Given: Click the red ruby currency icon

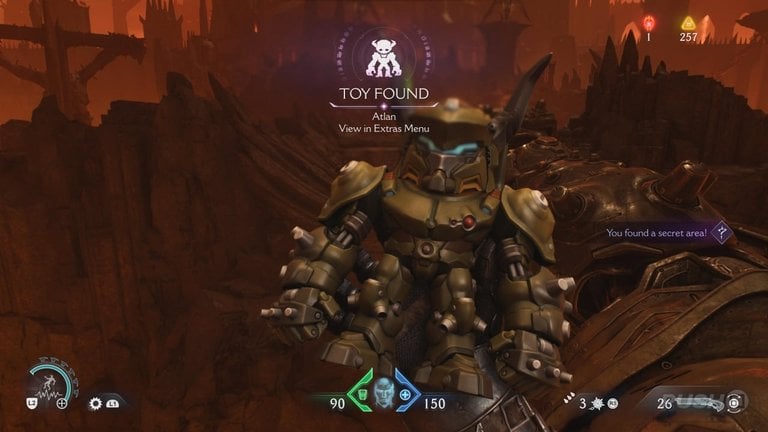Looking at the screenshot, I should coord(647,24).
